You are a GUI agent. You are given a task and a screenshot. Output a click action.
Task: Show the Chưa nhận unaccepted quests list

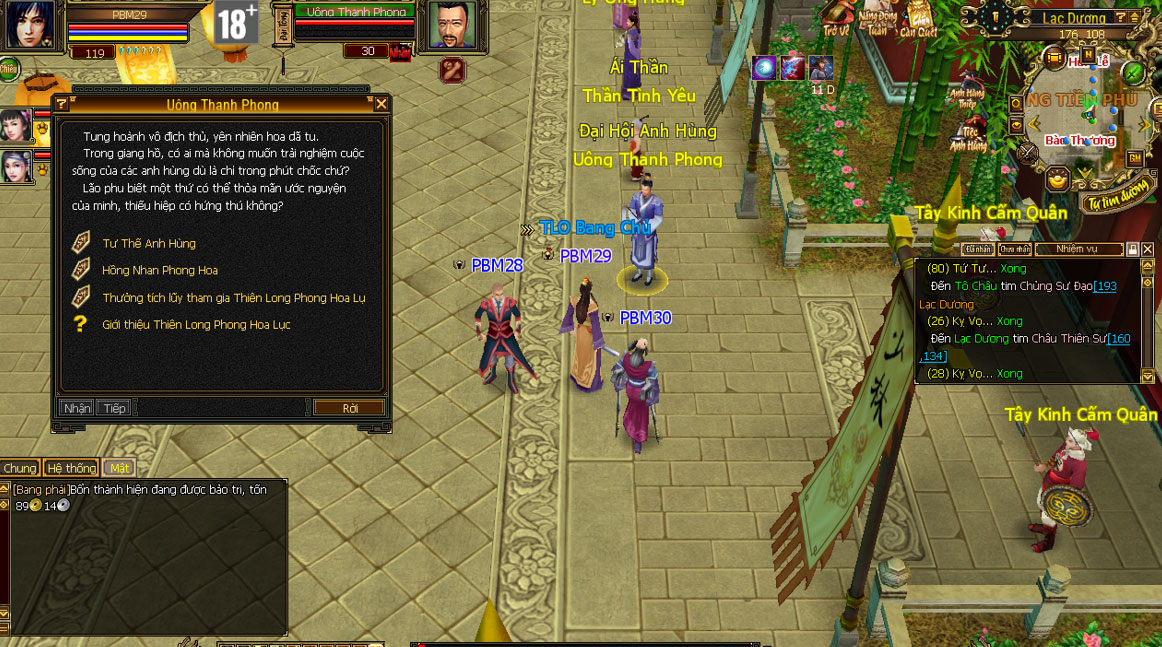[x=1014, y=249]
